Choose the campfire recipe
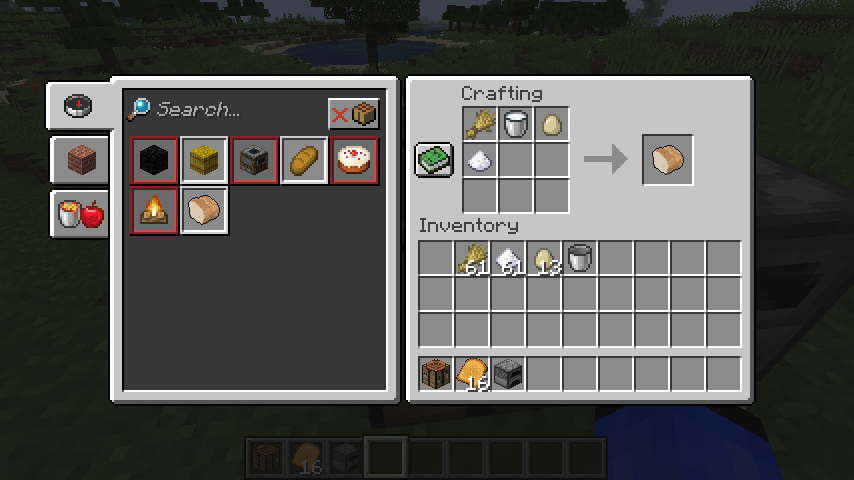 tap(154, 210)
